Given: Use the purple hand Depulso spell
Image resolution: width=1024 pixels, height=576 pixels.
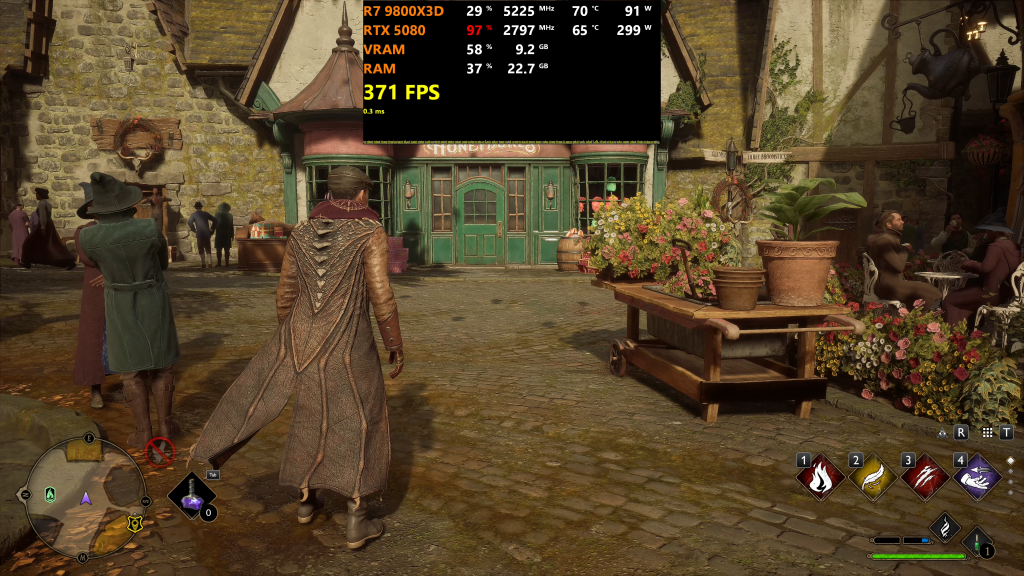Looking at the screenshot, I should (x=977, y=476).
